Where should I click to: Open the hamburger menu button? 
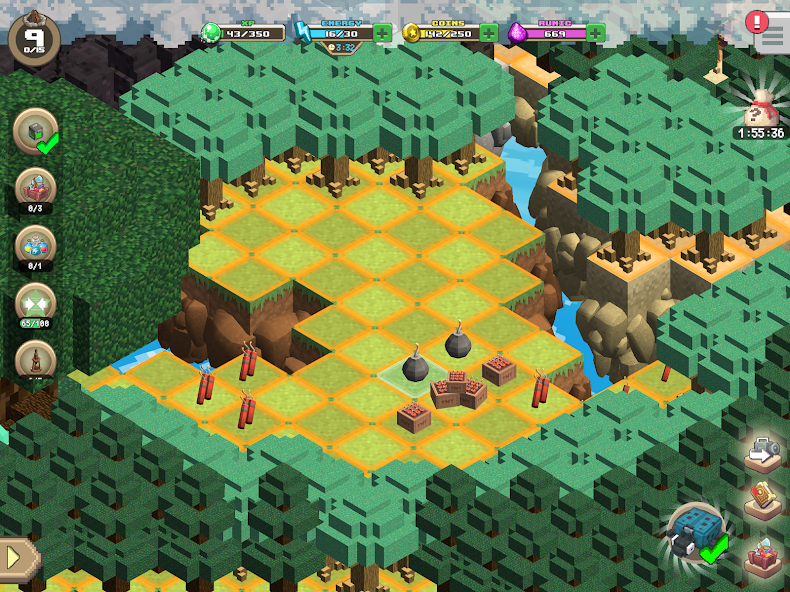point(772,38)
